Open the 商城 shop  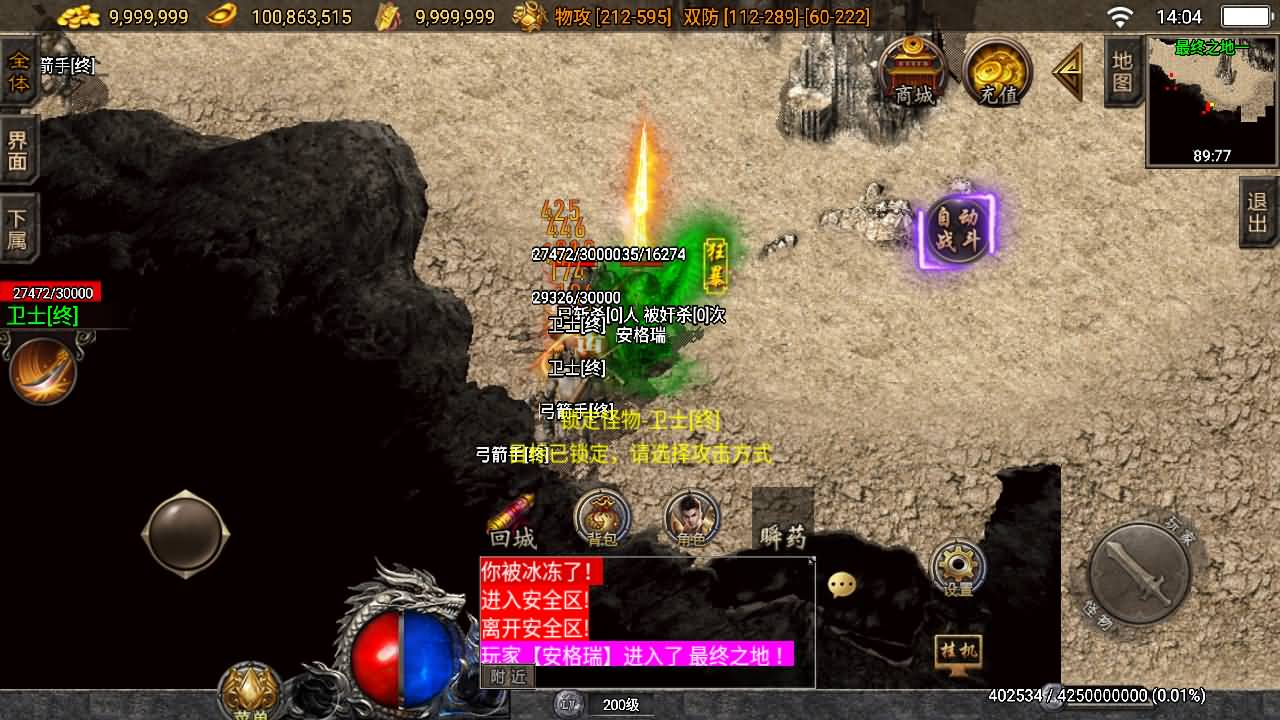pyautogui.click(x=913, y=72)
